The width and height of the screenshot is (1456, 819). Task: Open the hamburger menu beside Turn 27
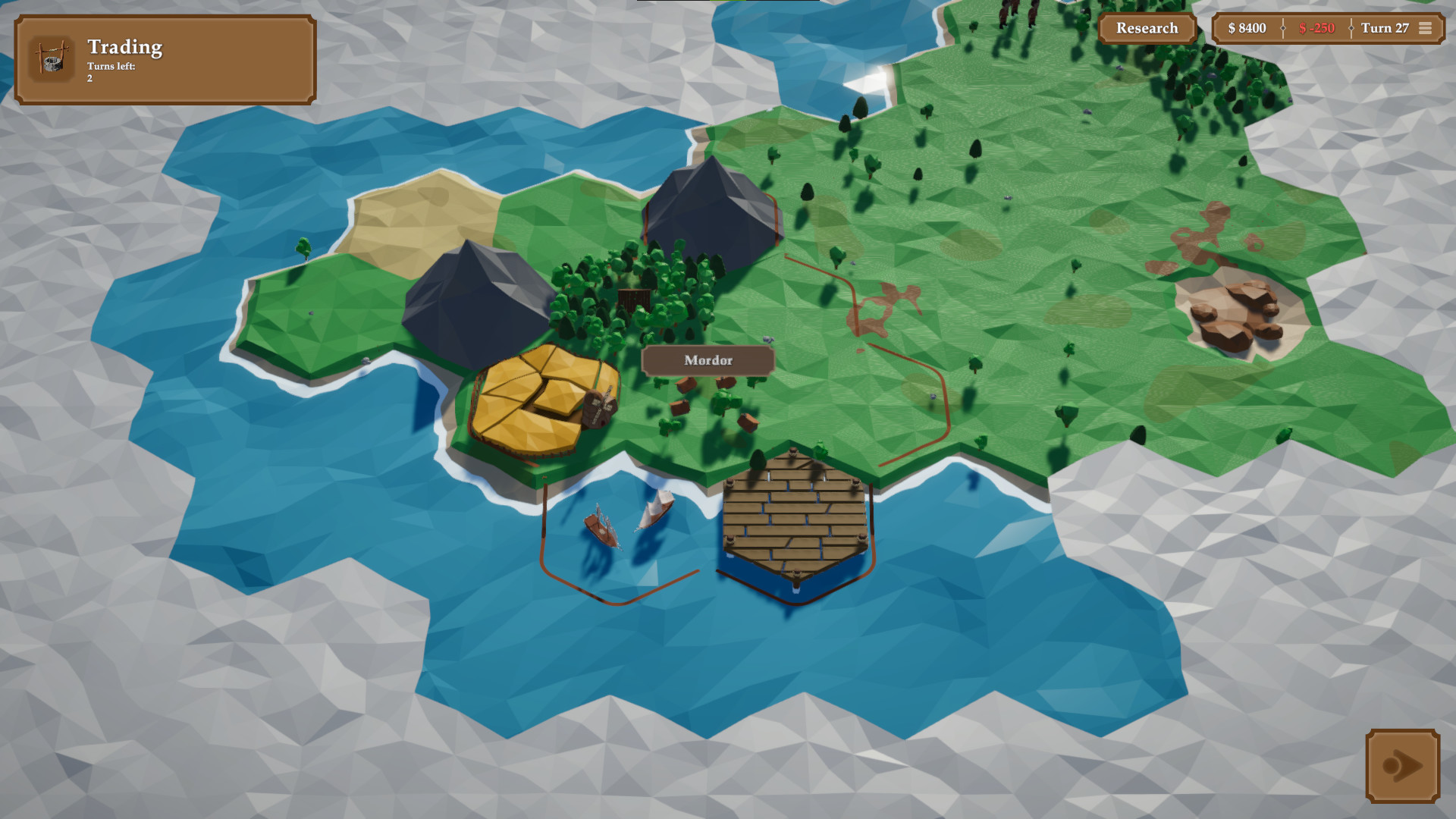[x=1425, y=28]
